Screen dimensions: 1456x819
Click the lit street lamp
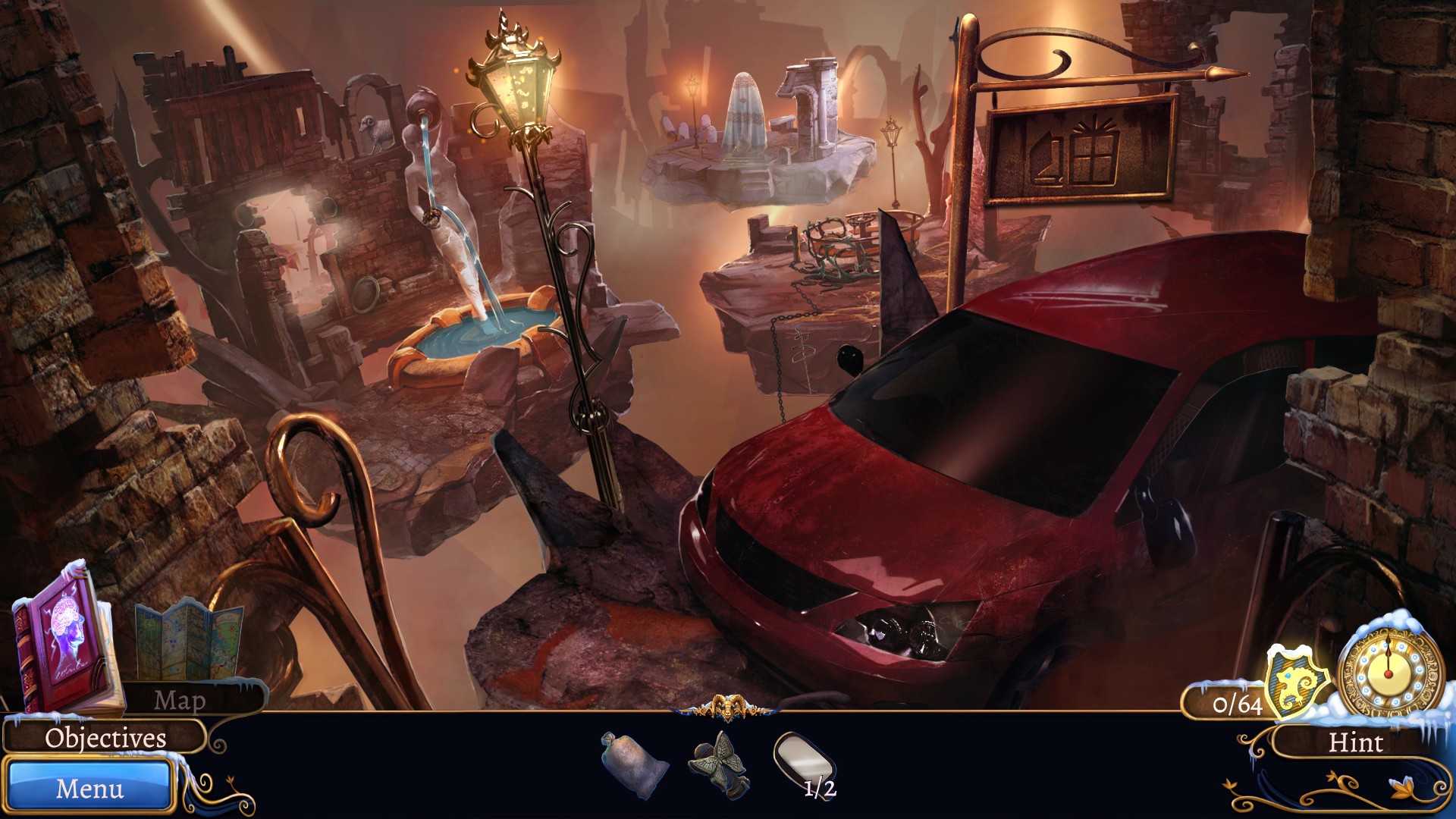tap(518, 83)
